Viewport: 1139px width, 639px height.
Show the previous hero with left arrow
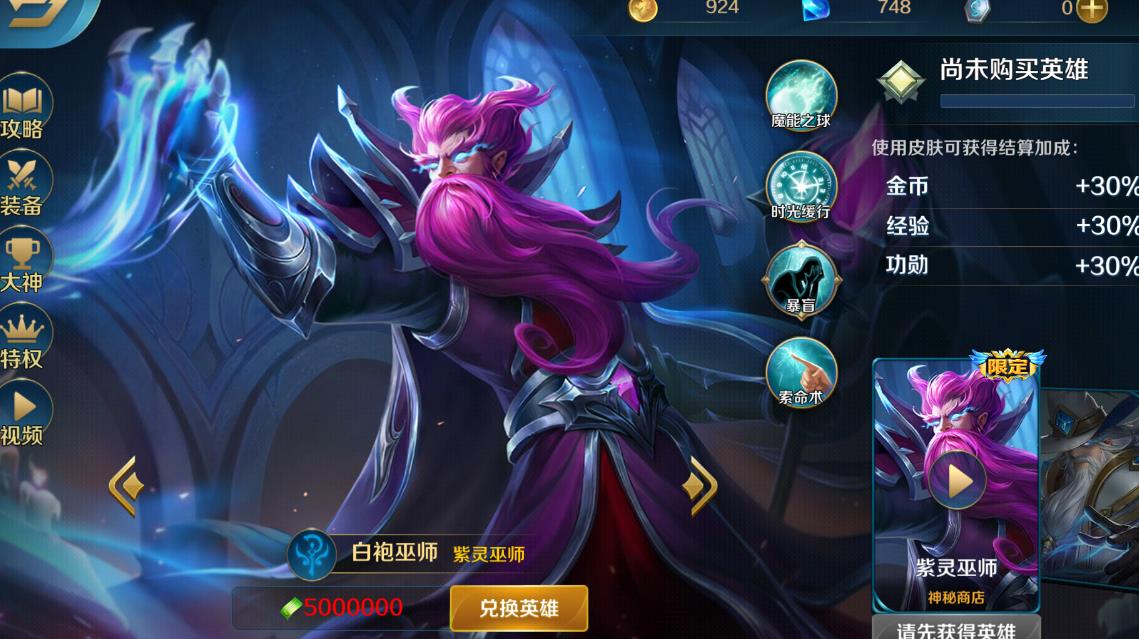point(126,486)
